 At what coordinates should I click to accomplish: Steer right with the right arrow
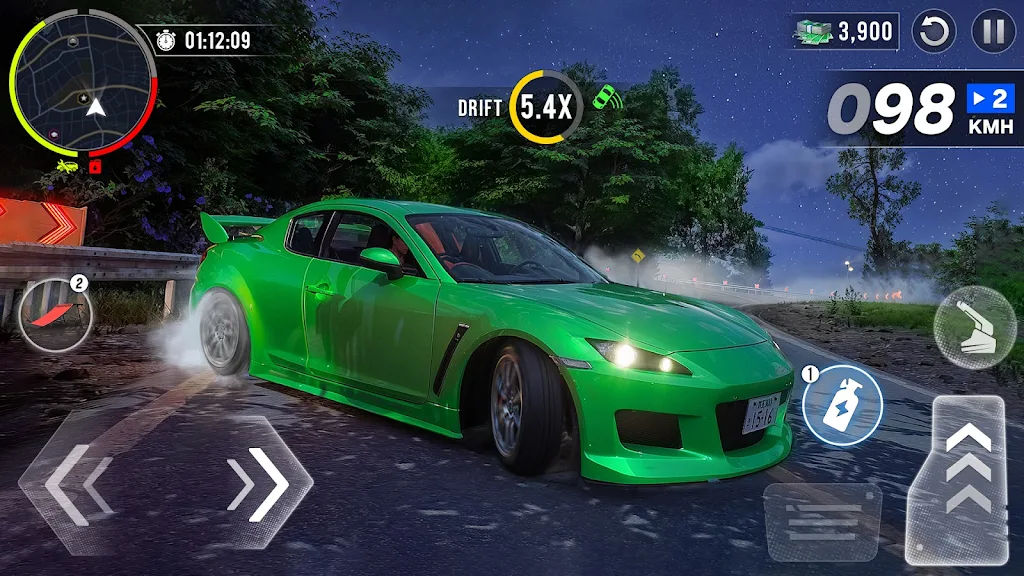[254, 485]
